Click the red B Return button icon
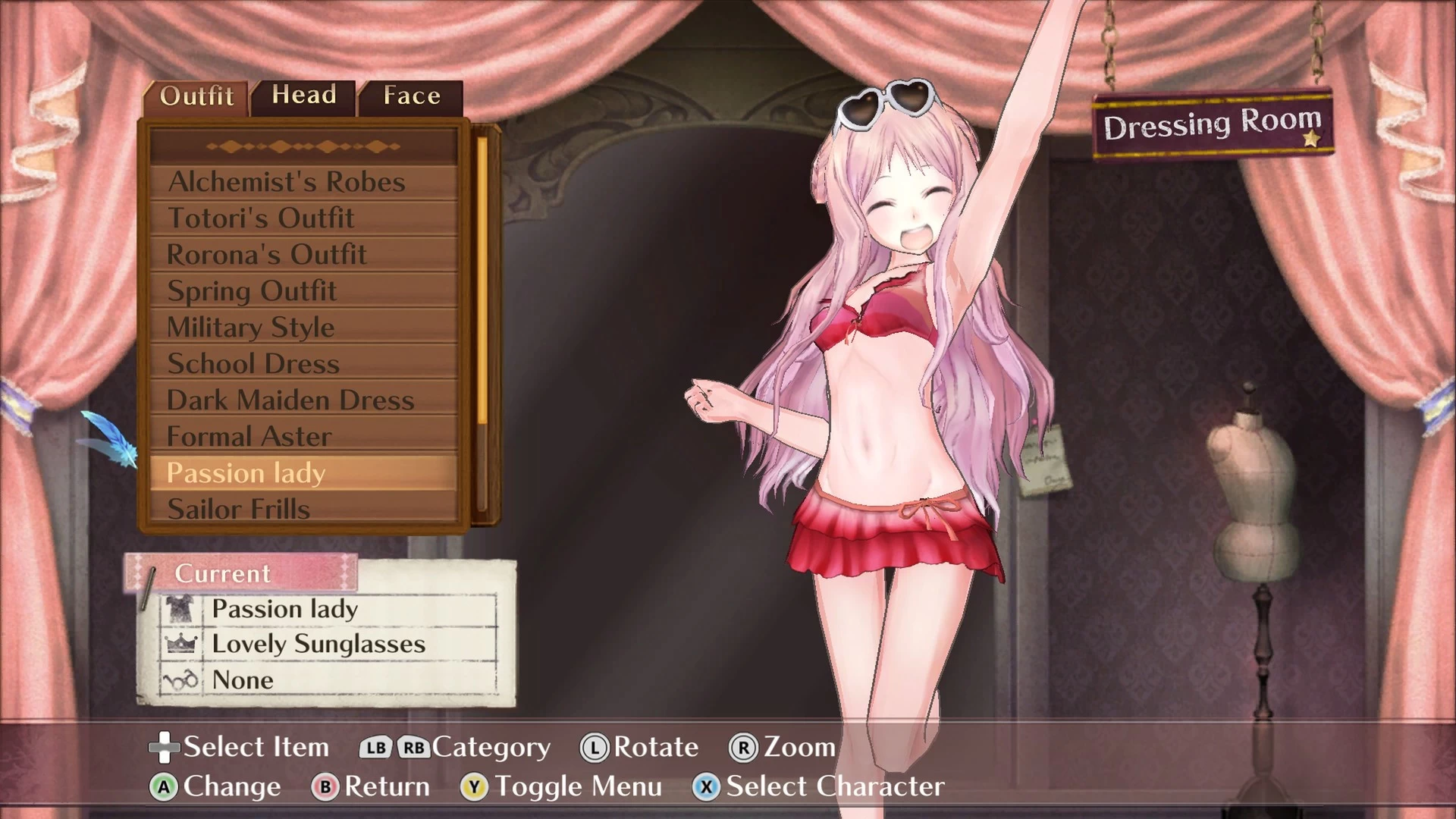 [x=326, y=786]
